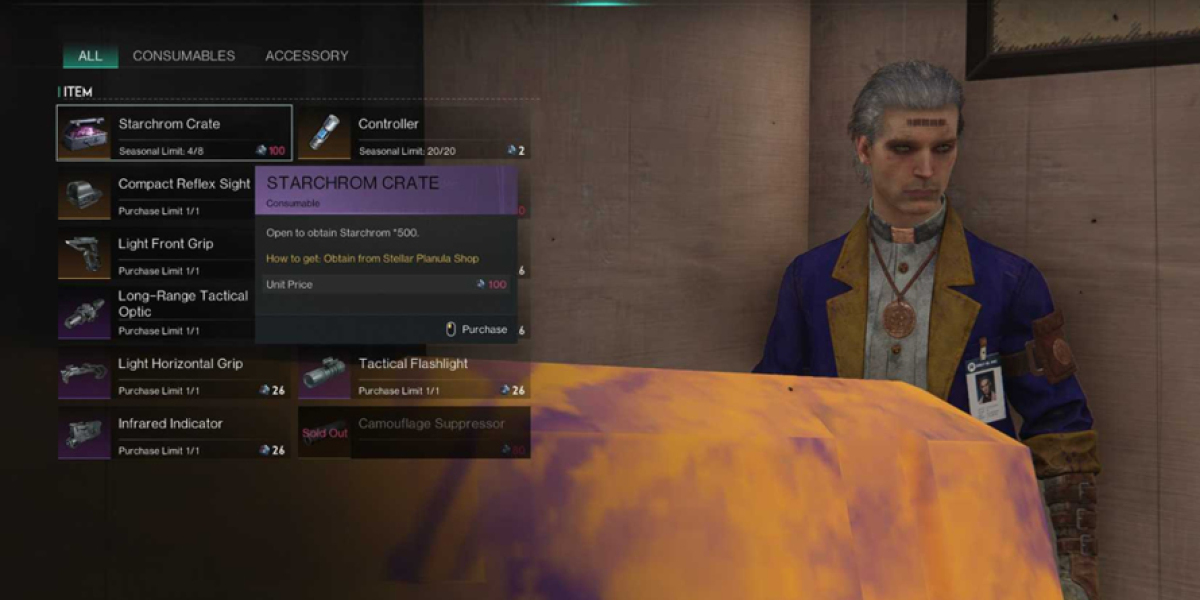Show the Accessory category tab

pos(307,56)
